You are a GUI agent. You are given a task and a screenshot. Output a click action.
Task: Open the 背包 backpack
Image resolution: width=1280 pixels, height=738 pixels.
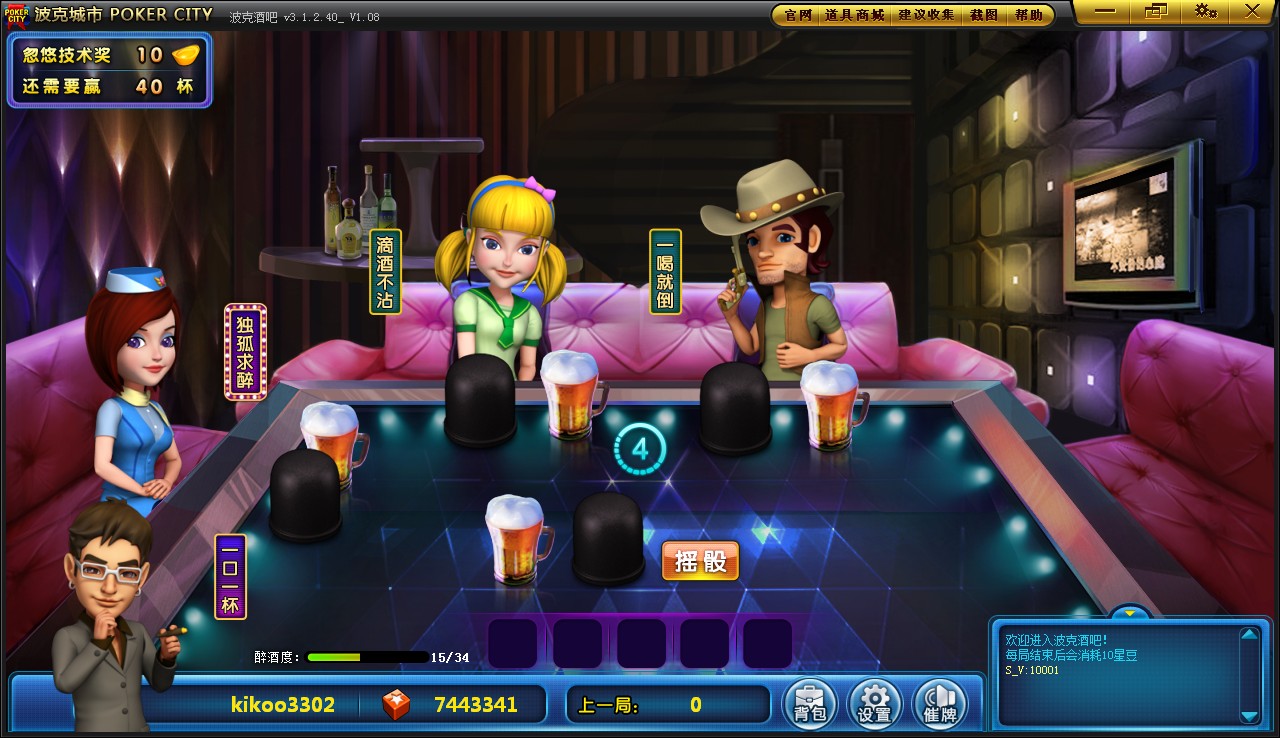pos(809,704)
